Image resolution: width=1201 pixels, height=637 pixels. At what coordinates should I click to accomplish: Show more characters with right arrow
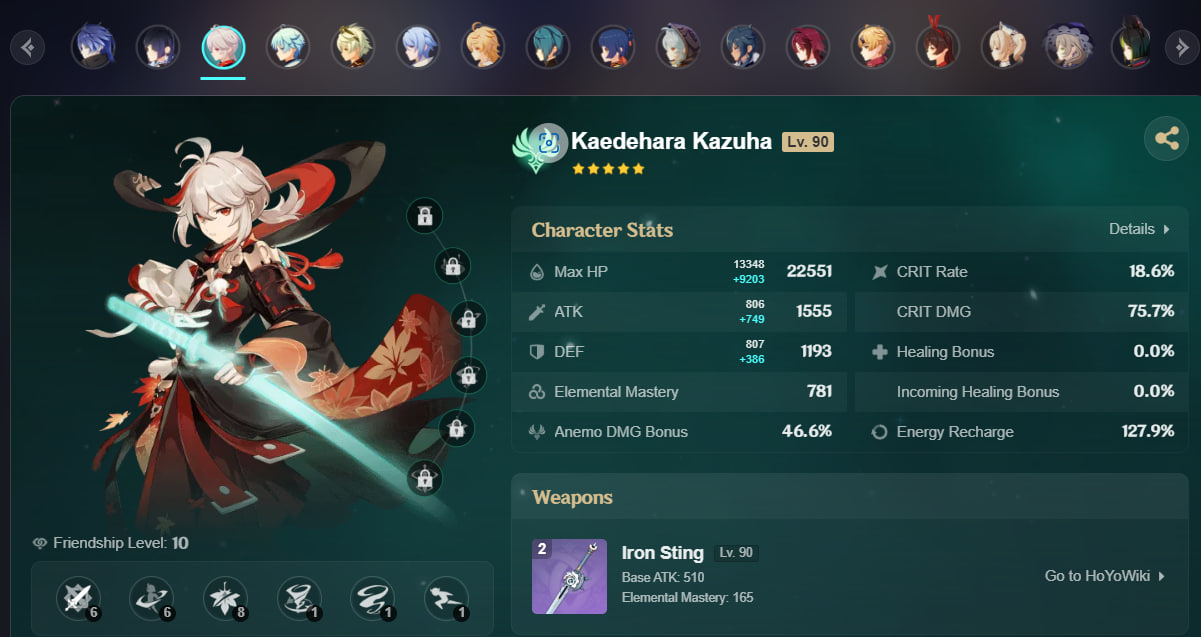point(1180,46)
